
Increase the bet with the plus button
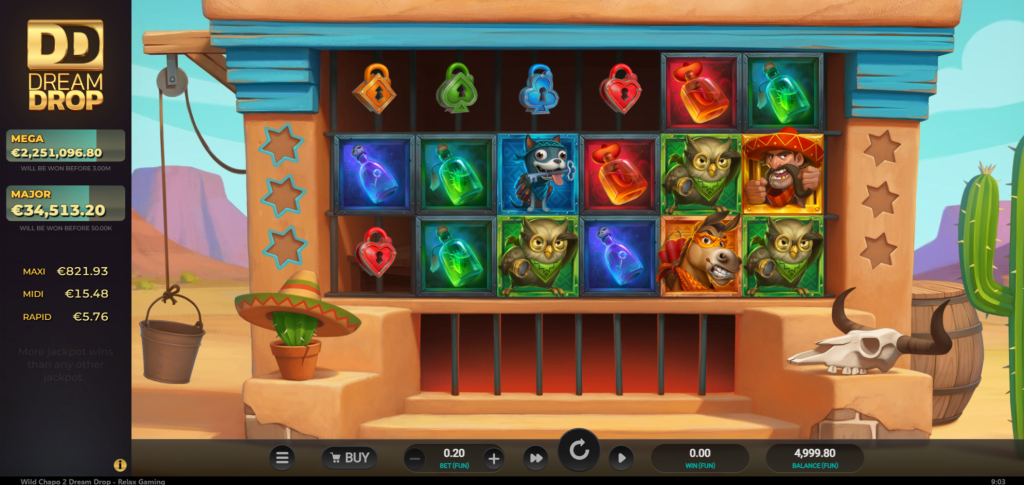pyautogui.click(x=493, y=458)
